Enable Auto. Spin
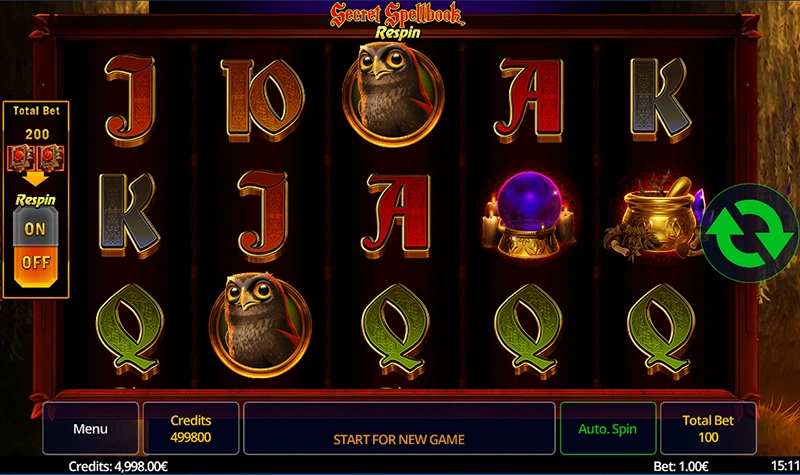The image size is (800, 475). [607, 429]
